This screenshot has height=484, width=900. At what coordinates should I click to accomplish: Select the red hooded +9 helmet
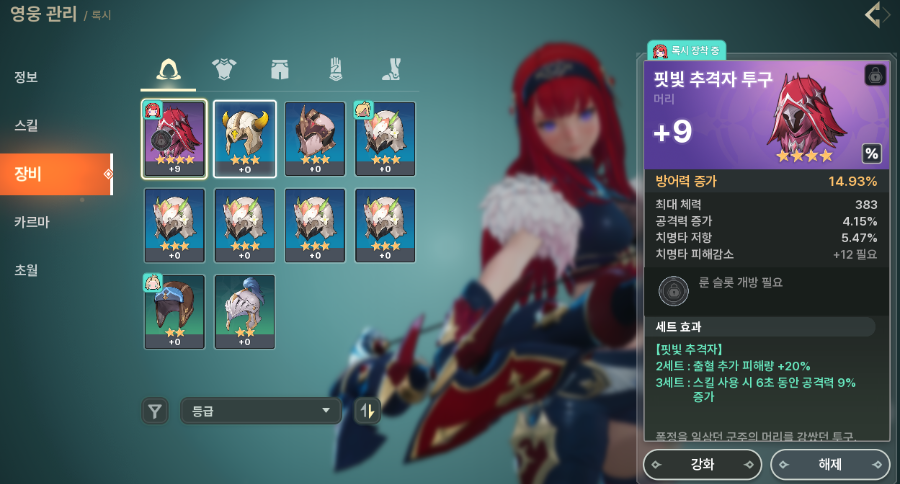pyautogui.click(x=175, y=138)
